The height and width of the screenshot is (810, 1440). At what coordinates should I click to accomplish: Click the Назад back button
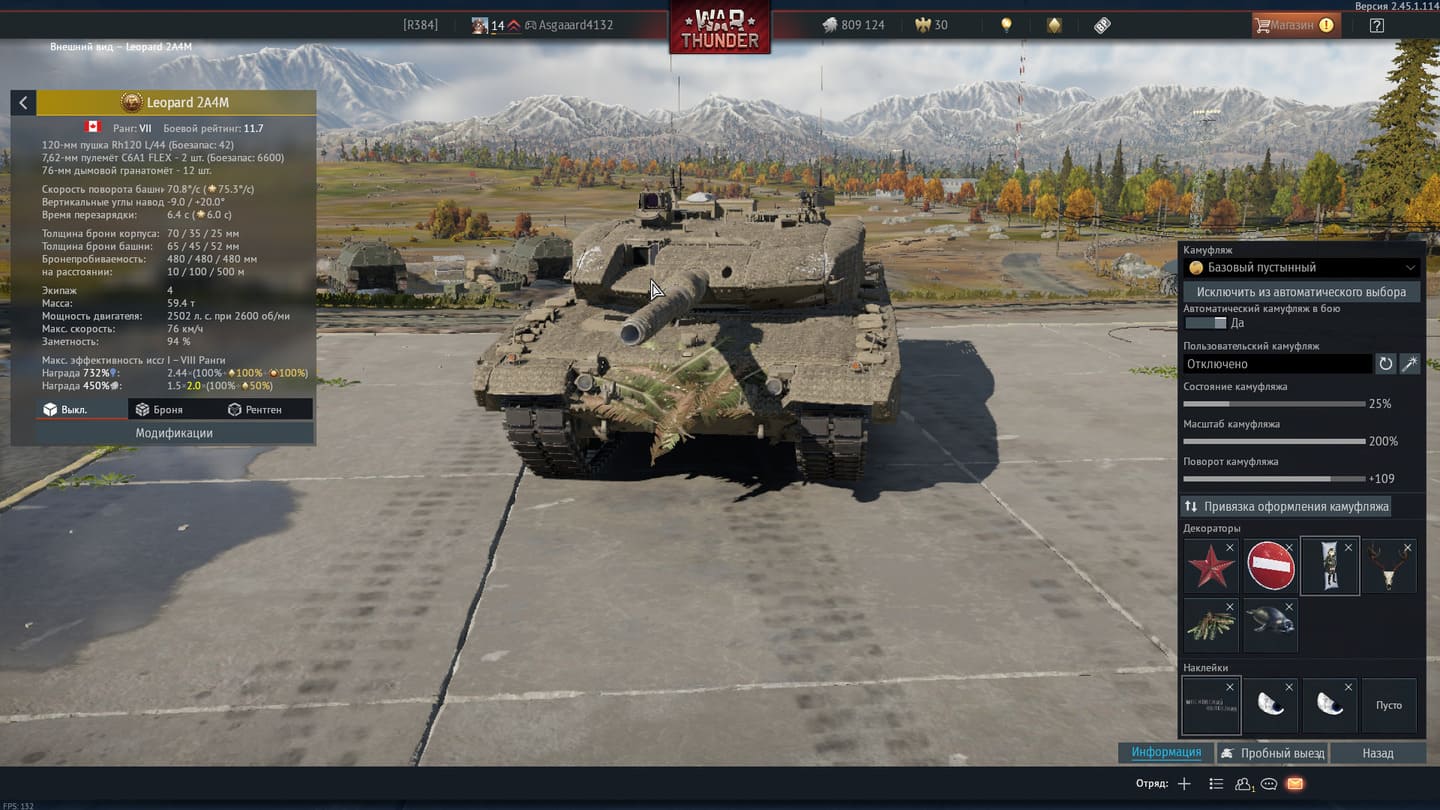tap(1377, 753)
